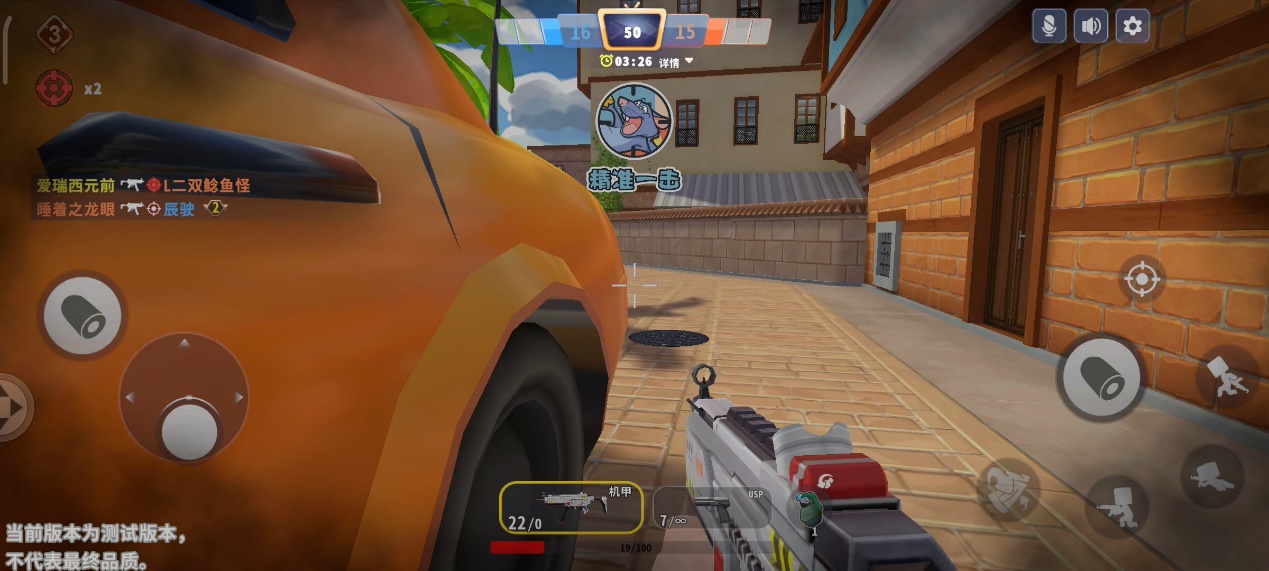Select the 机甲 primary rifle slot
The width and height of the screenshot is (1269, 571).
(x=571, y=507)
